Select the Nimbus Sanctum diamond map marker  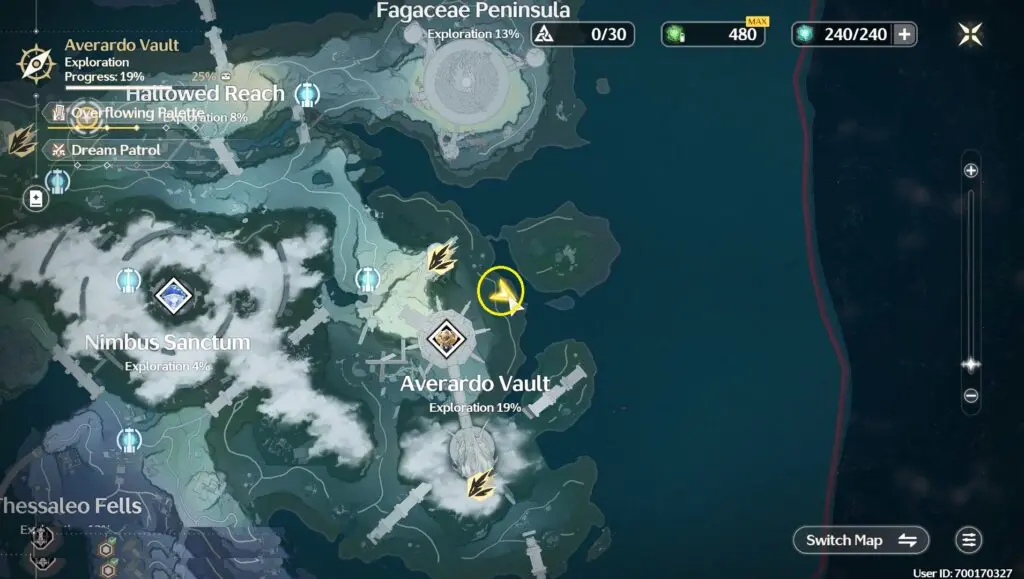click(x=172, y=294)
